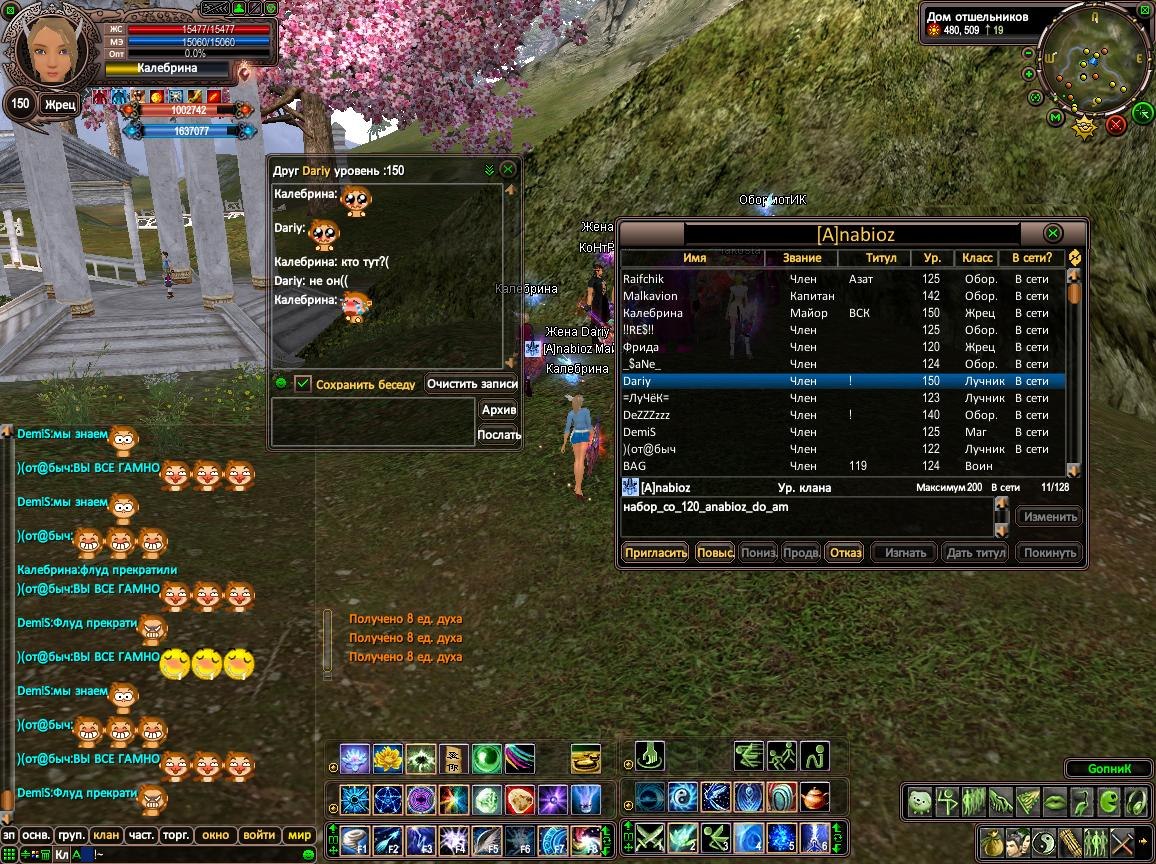Click the Дать титул (Give title) button
1156x864 pixels.
coord(975,552)
